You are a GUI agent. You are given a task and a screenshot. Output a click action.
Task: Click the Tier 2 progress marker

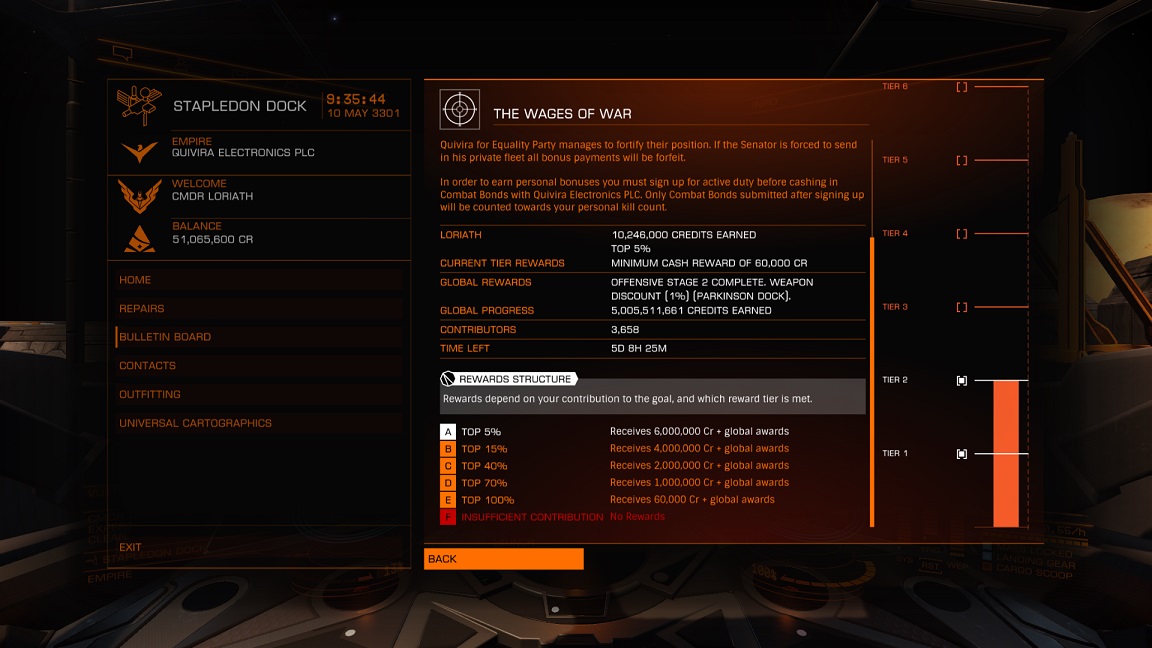click(x=962, y=380)
